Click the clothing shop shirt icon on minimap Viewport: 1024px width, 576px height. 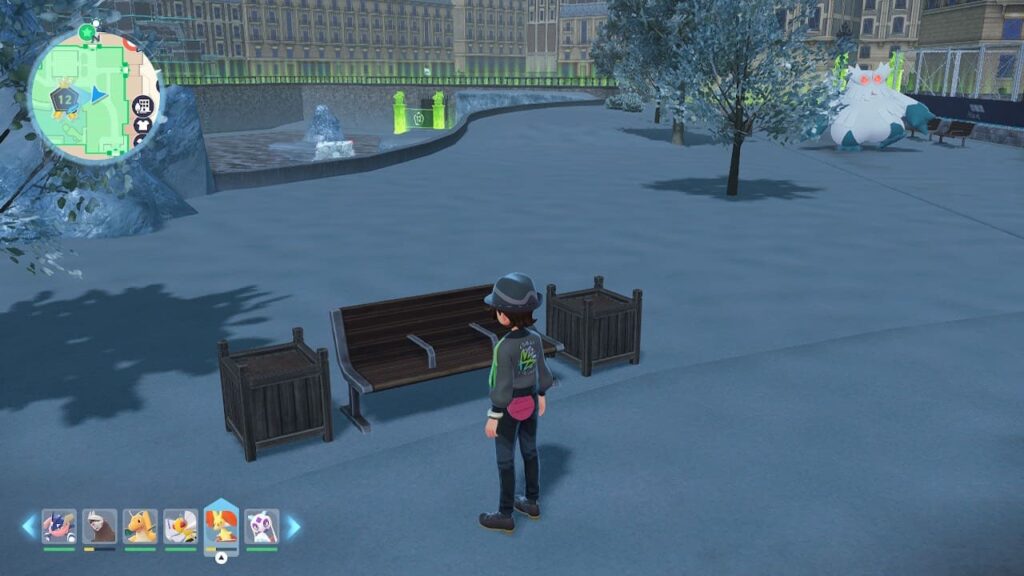point(143,124)
